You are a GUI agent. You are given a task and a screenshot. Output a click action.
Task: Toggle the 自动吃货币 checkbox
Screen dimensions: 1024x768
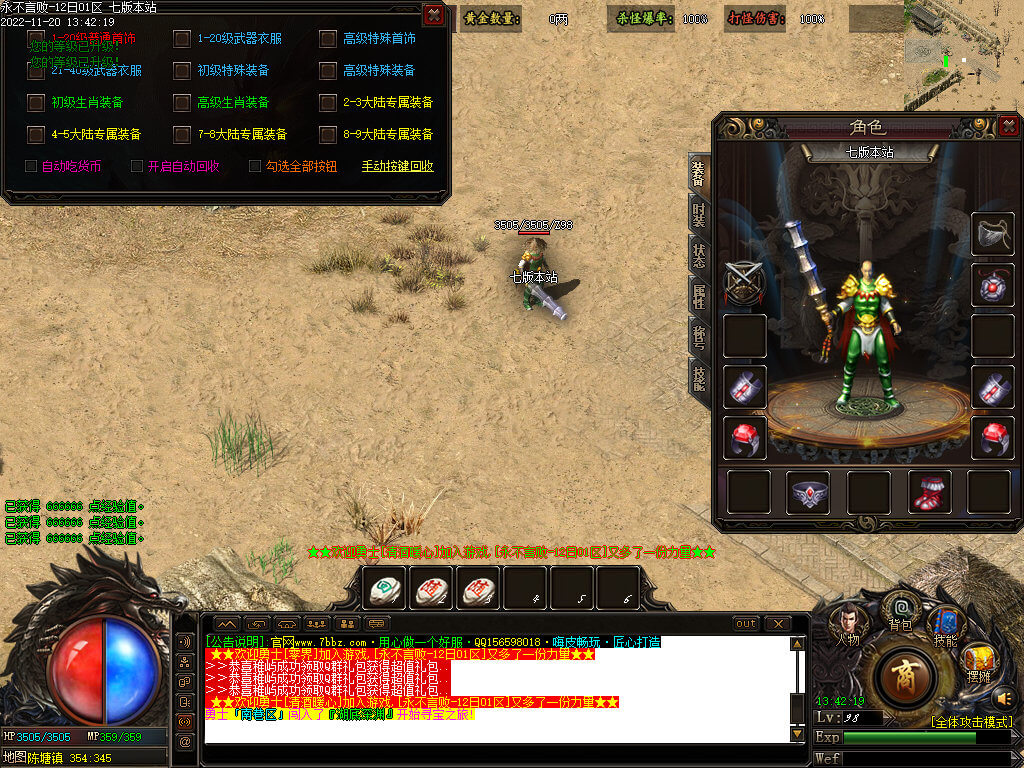[x=31, y=167]
